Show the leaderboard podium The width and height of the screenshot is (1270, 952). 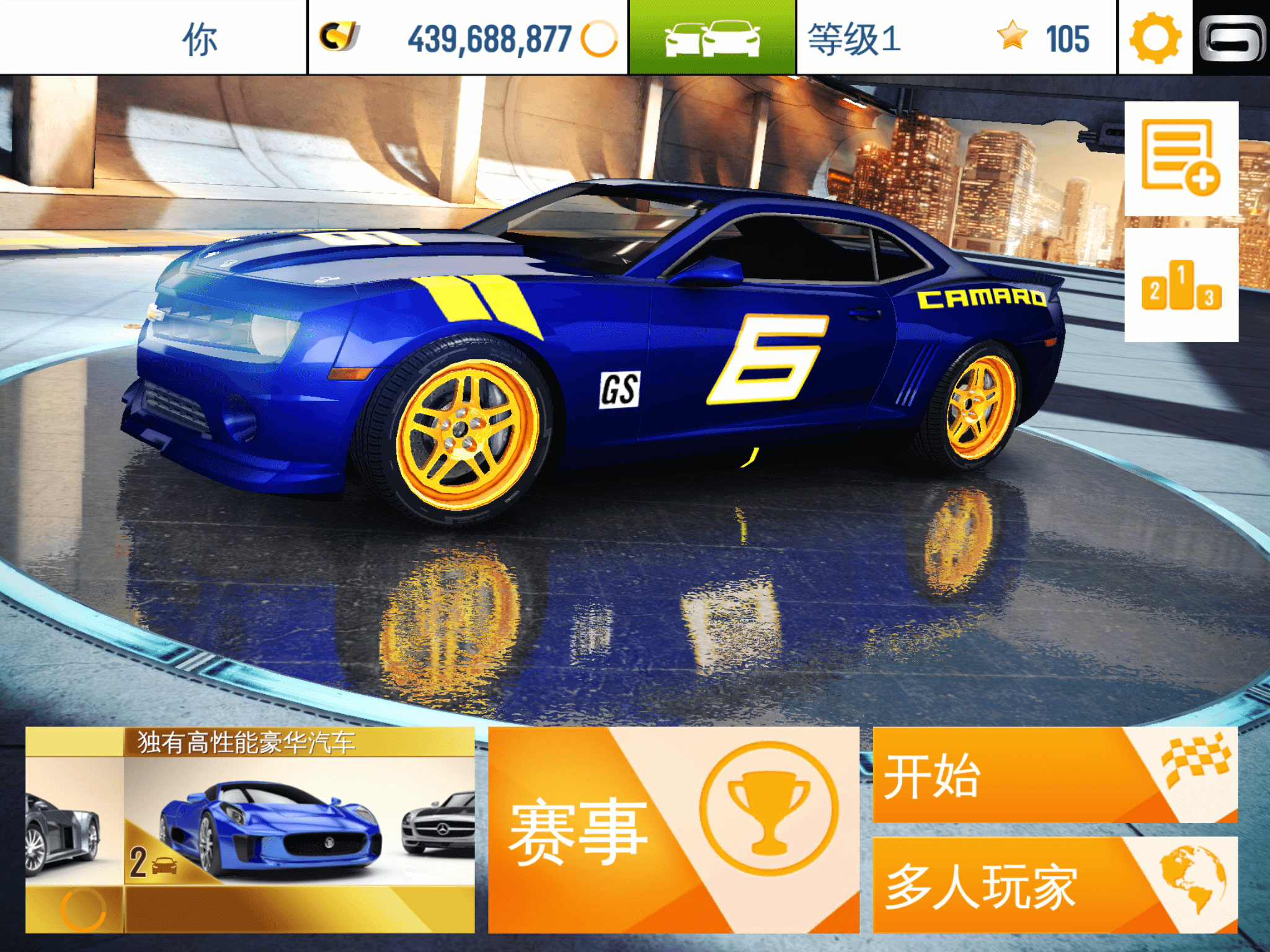coord(1181,285)
